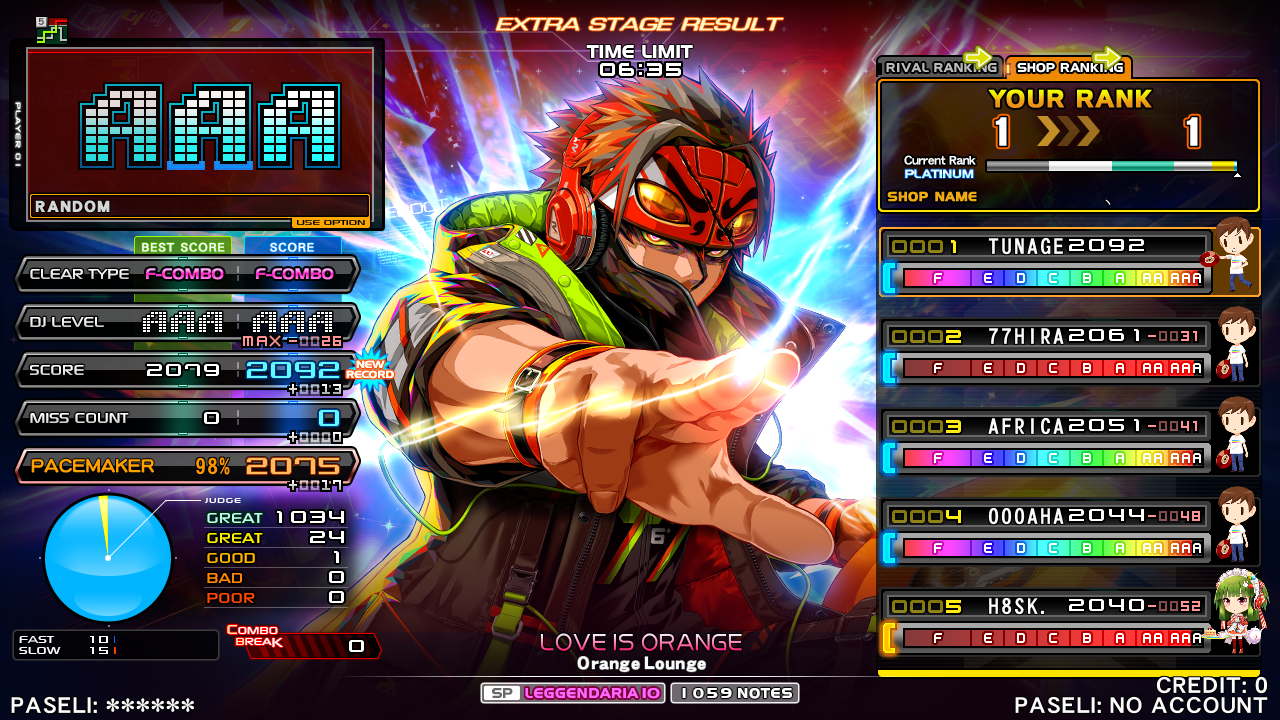1280x720 pixels.
Task: Open the H8SK. fifth-place ranking row
Action: [1046, 622]
